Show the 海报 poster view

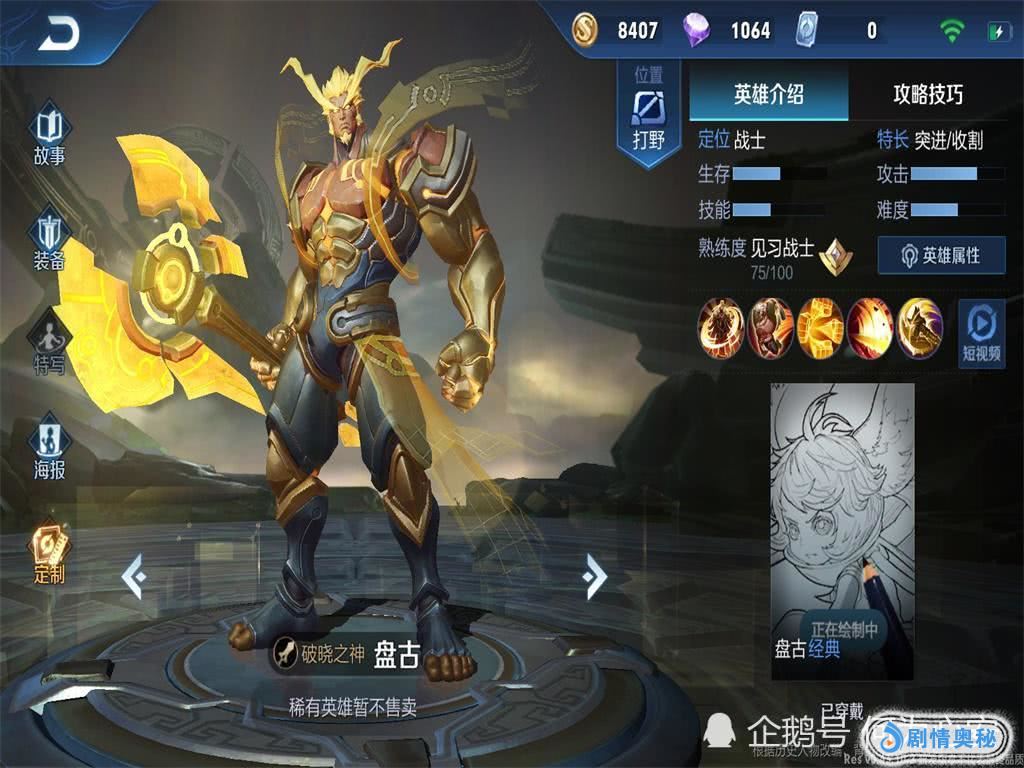tap(49, 450)
